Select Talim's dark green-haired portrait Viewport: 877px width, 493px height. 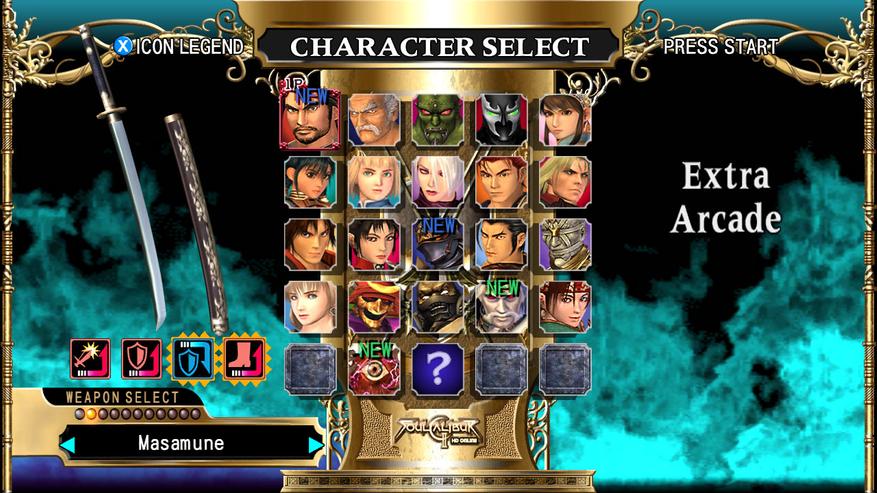pyautogui.click(x=310, y=181)
